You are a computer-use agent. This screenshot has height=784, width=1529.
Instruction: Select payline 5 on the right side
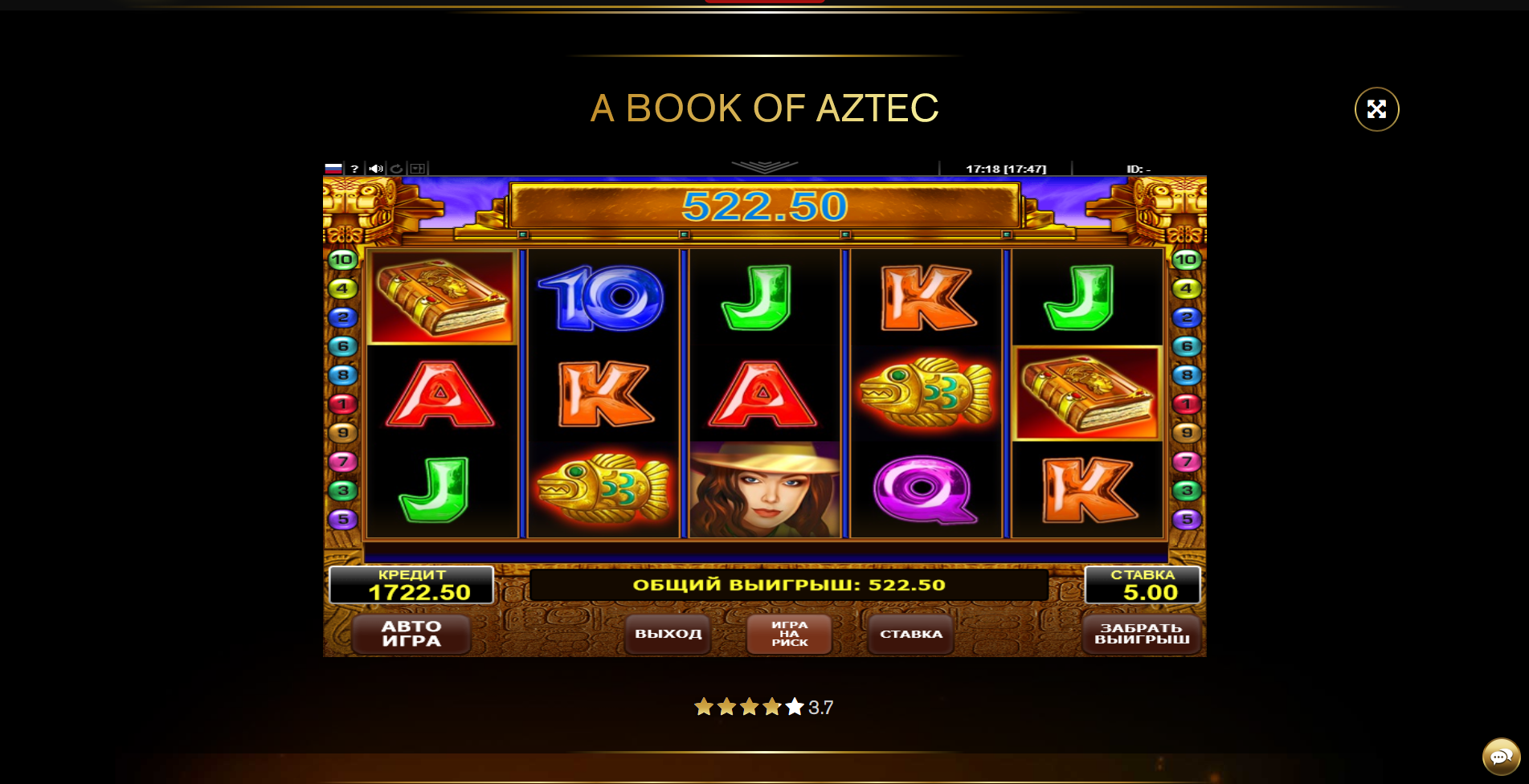pos(1187,519)
